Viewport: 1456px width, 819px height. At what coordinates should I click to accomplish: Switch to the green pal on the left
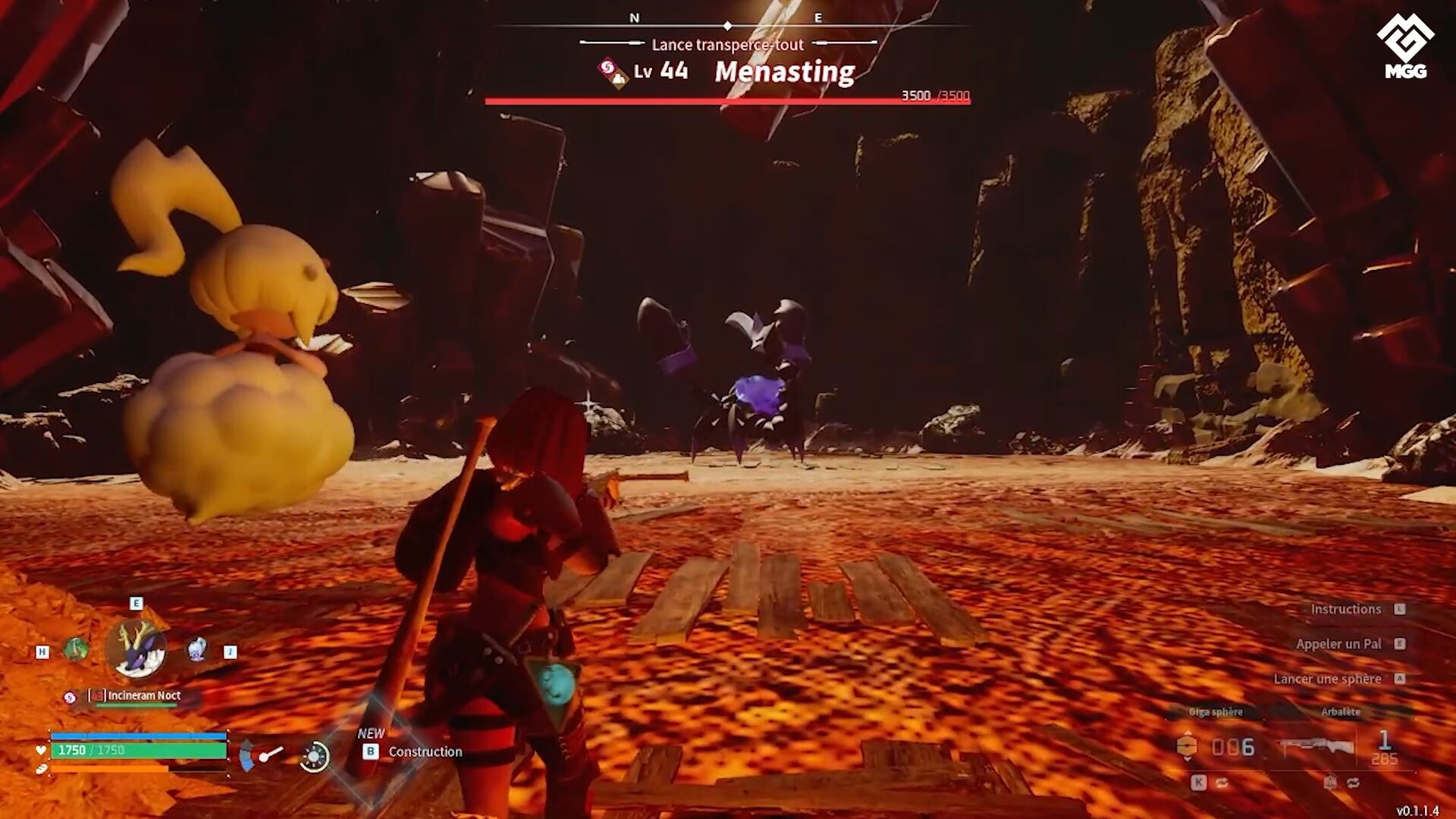point(75,650)
